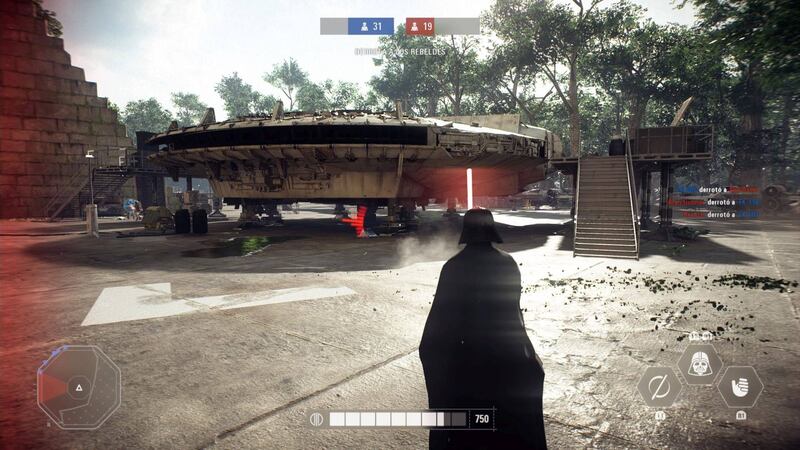
Task: Activate the lightsaber throw ability icon
Action: click(x=659, y=386)
